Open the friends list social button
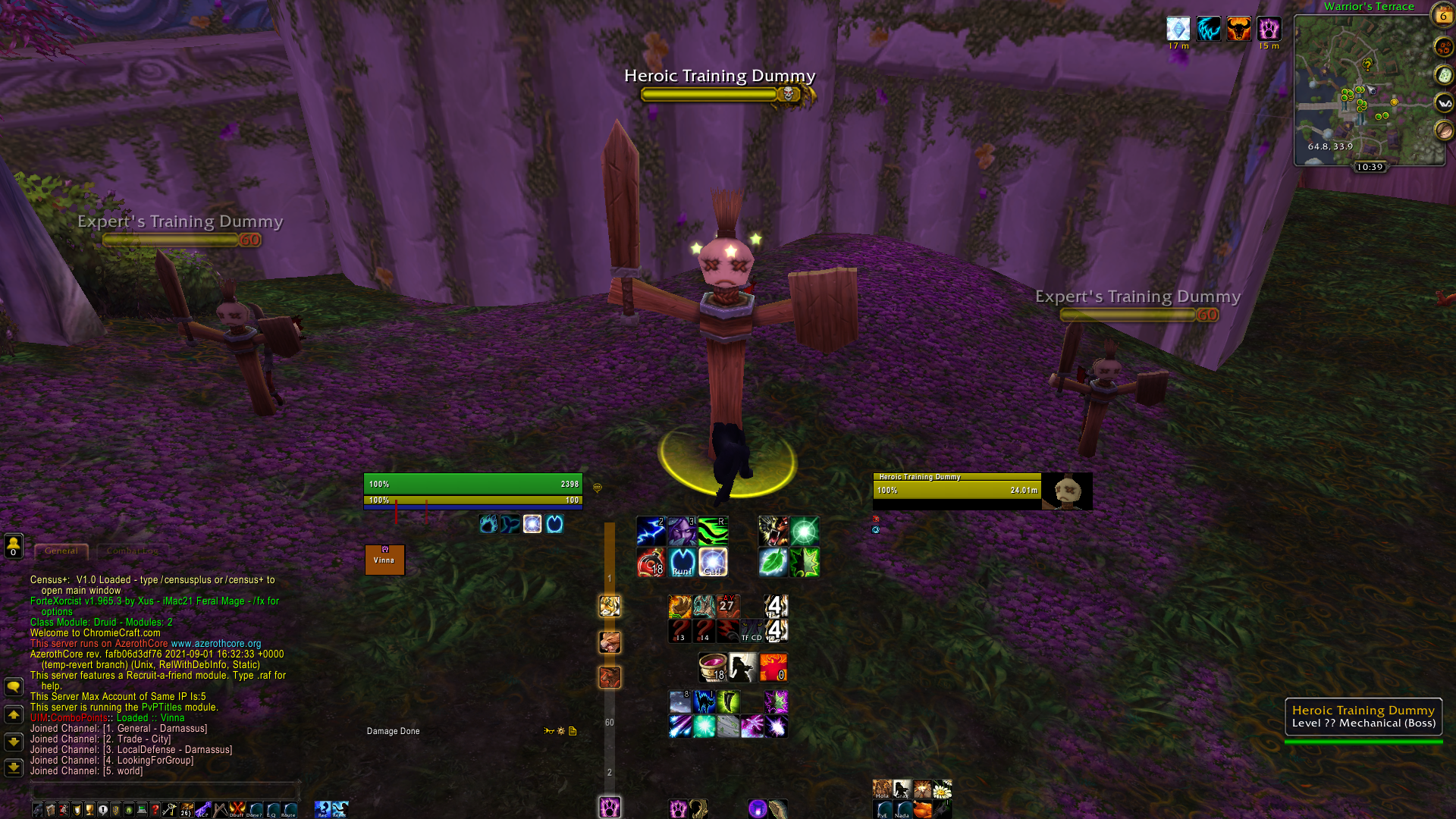This screenshot has height=819, width=1456. pos(13,545)
